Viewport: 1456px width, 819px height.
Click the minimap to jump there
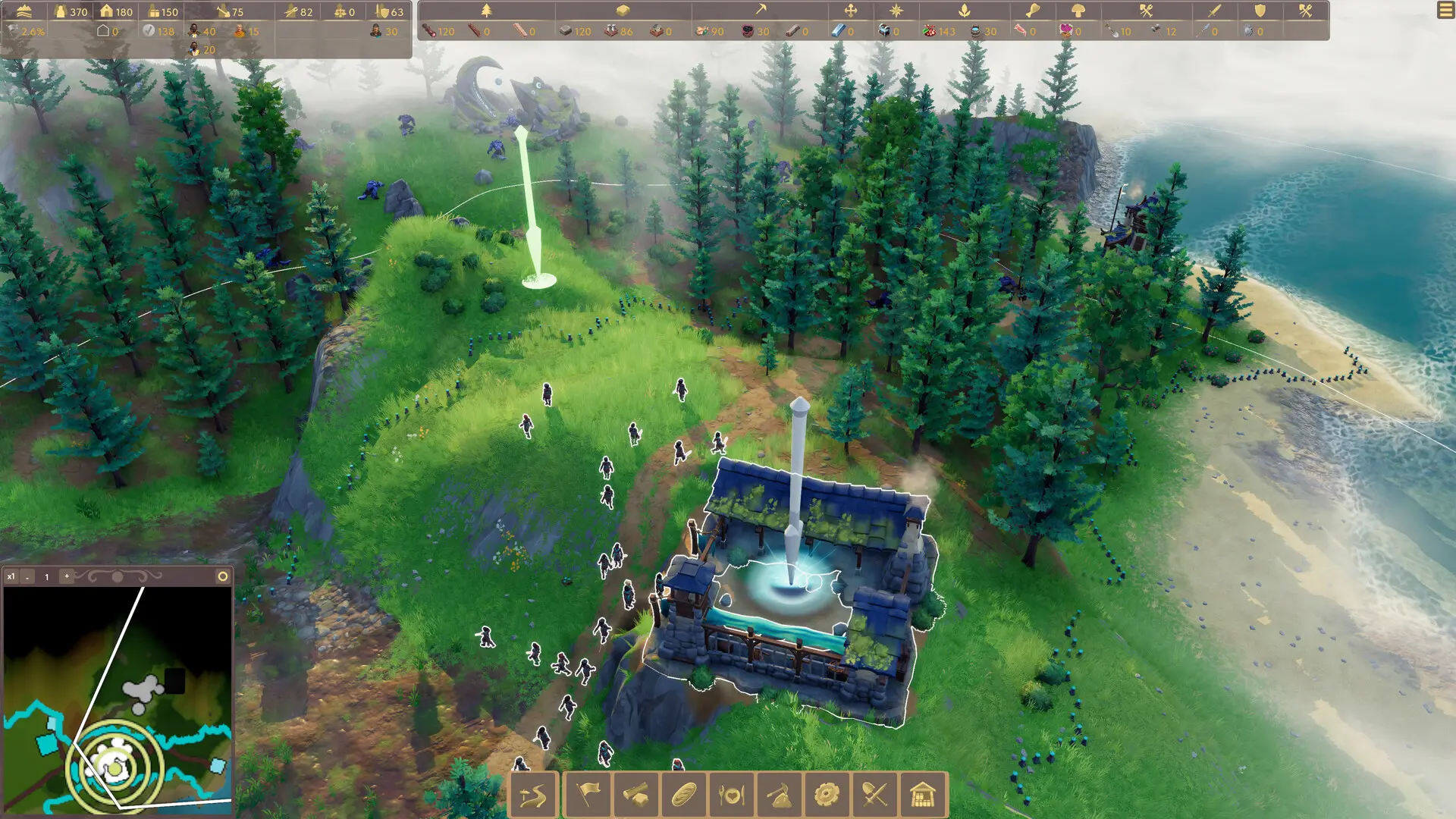118,698
